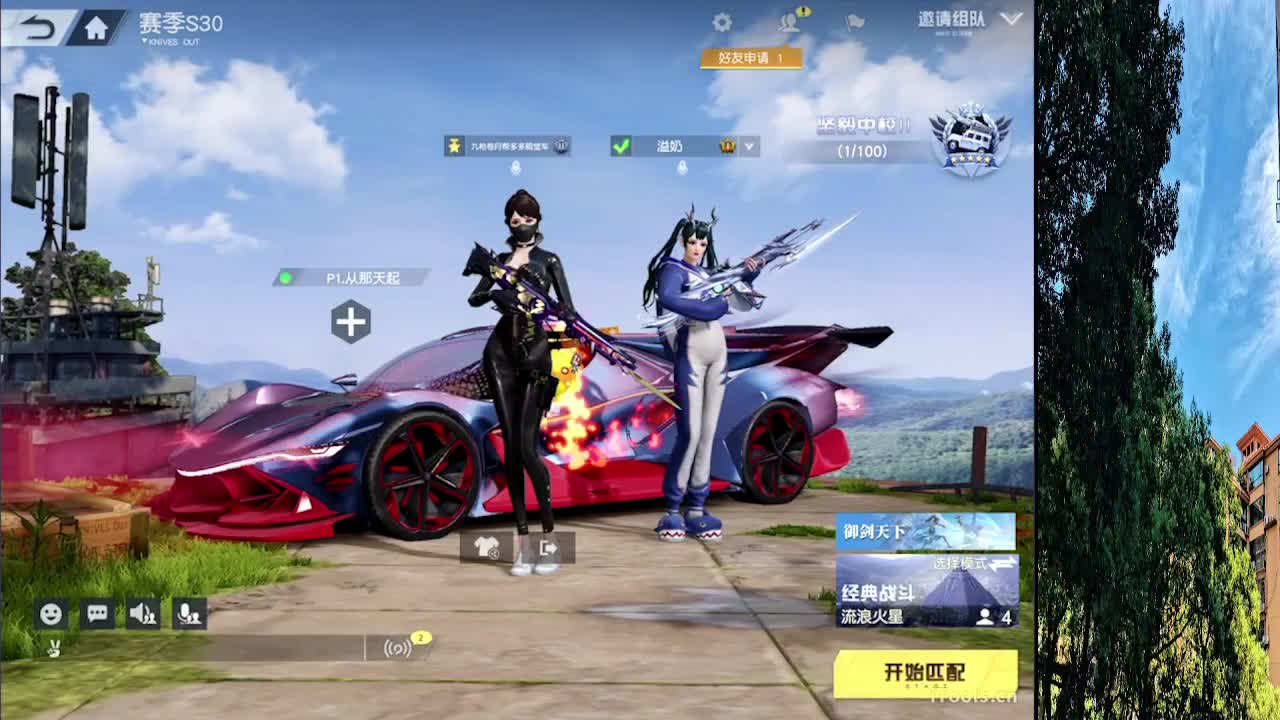Viewport: 1280px width, 720px height.
Task: Toggle the green ready checkmark beside 溢奶
Action: coord(622,146)
